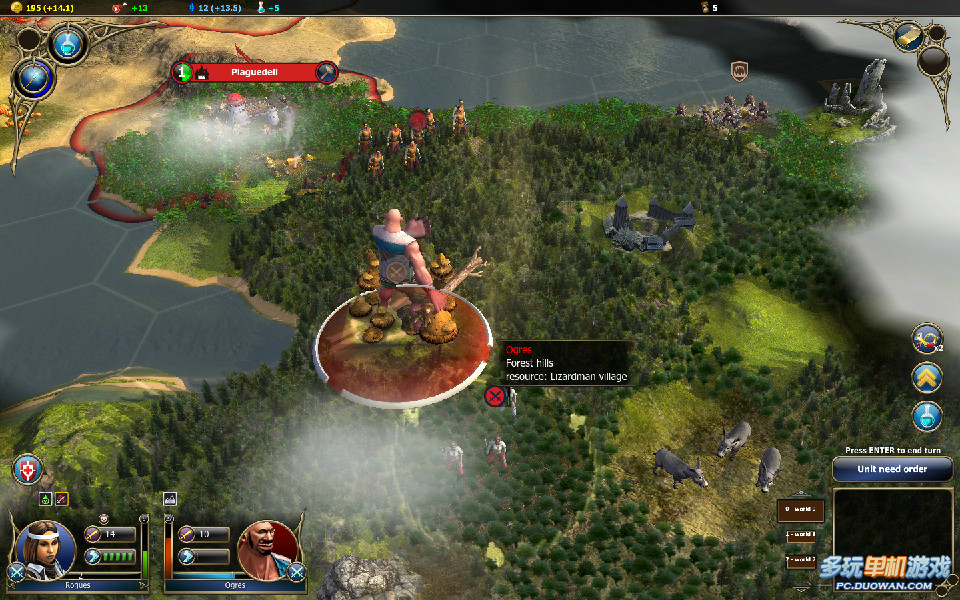Open the top-right quill orb

(x=908, y=37)
